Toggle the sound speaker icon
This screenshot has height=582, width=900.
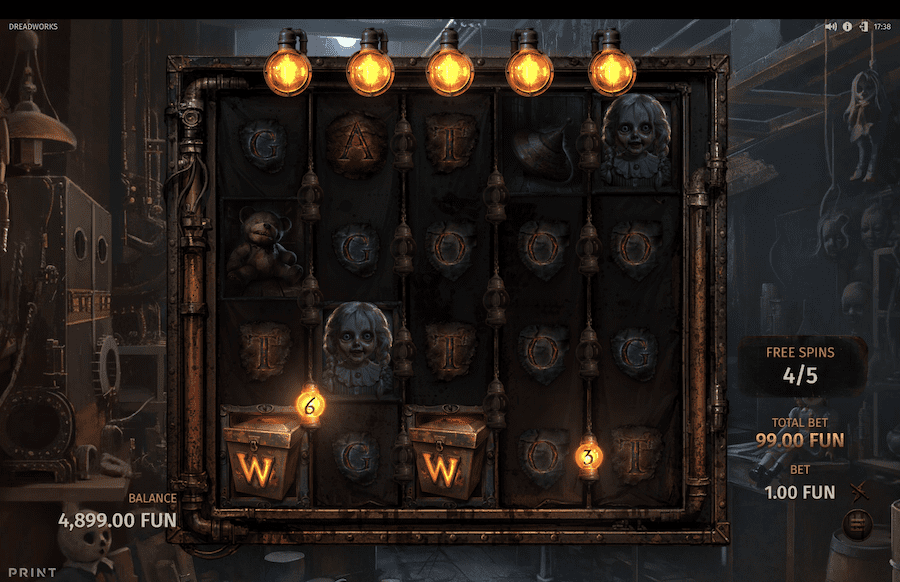coord(831,27)
